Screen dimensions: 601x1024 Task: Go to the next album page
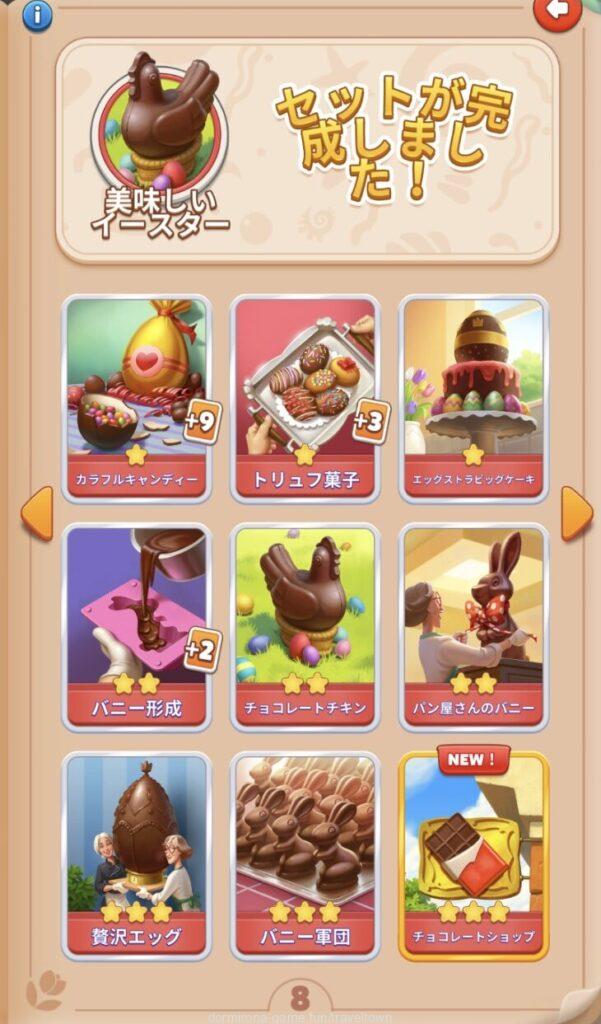coord(576,514)
